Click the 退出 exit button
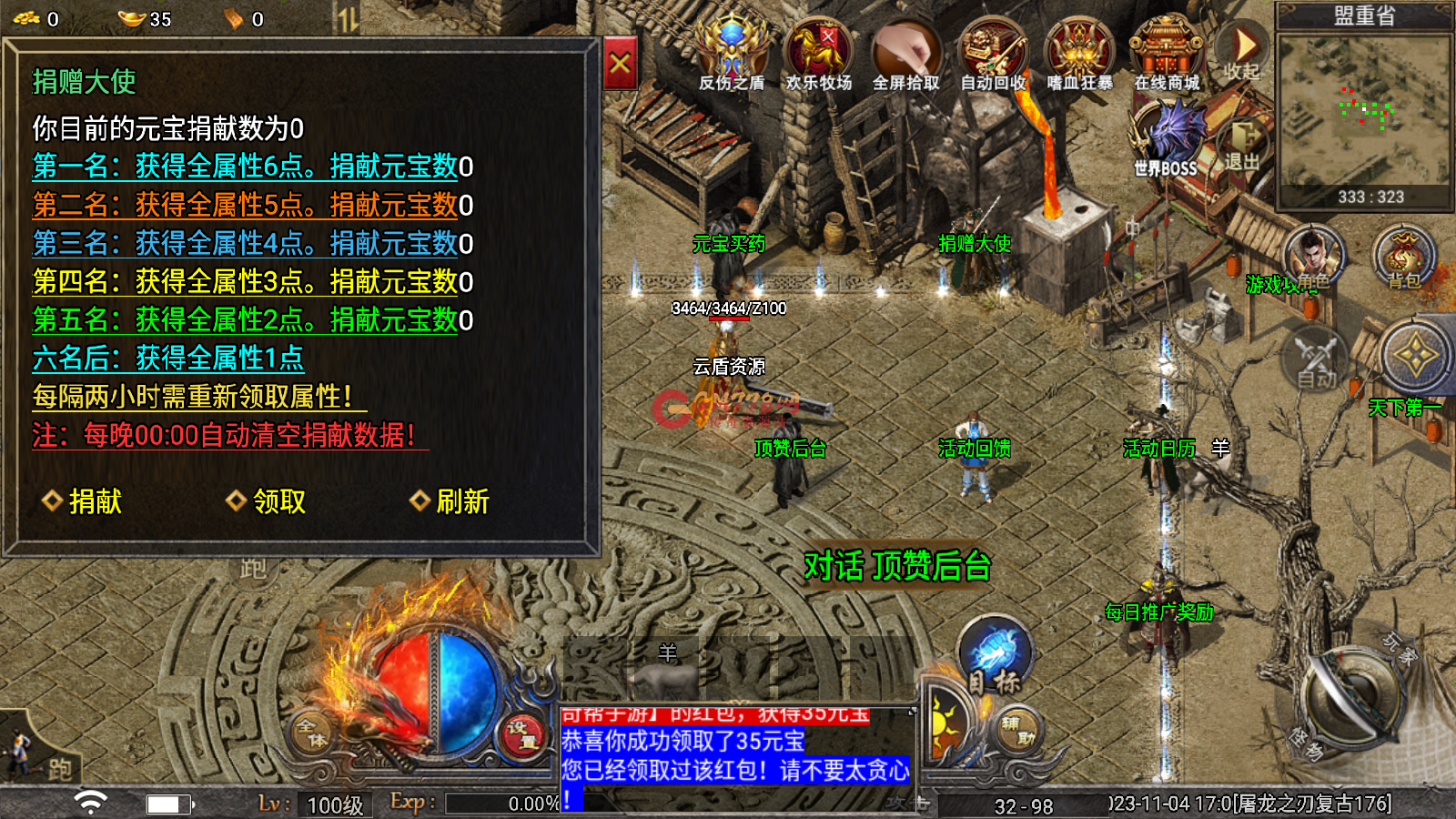The width and height of the screenshot is (1456, 819). (1243, 146)
